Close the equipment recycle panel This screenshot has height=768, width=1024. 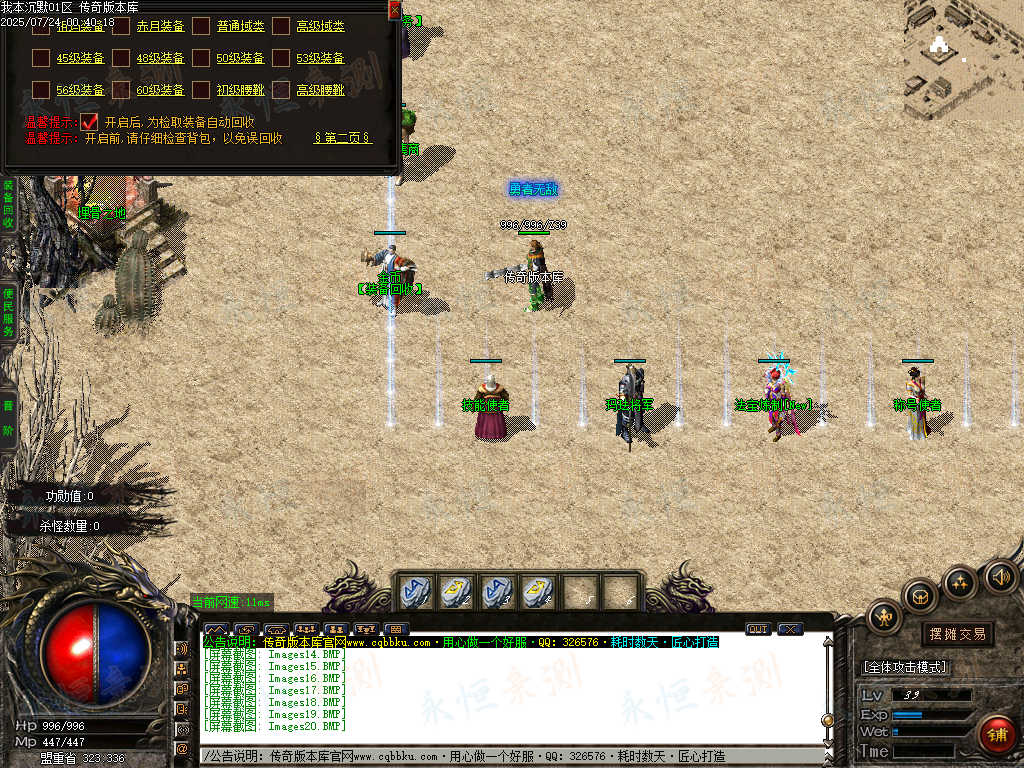(x=394, y=10)
